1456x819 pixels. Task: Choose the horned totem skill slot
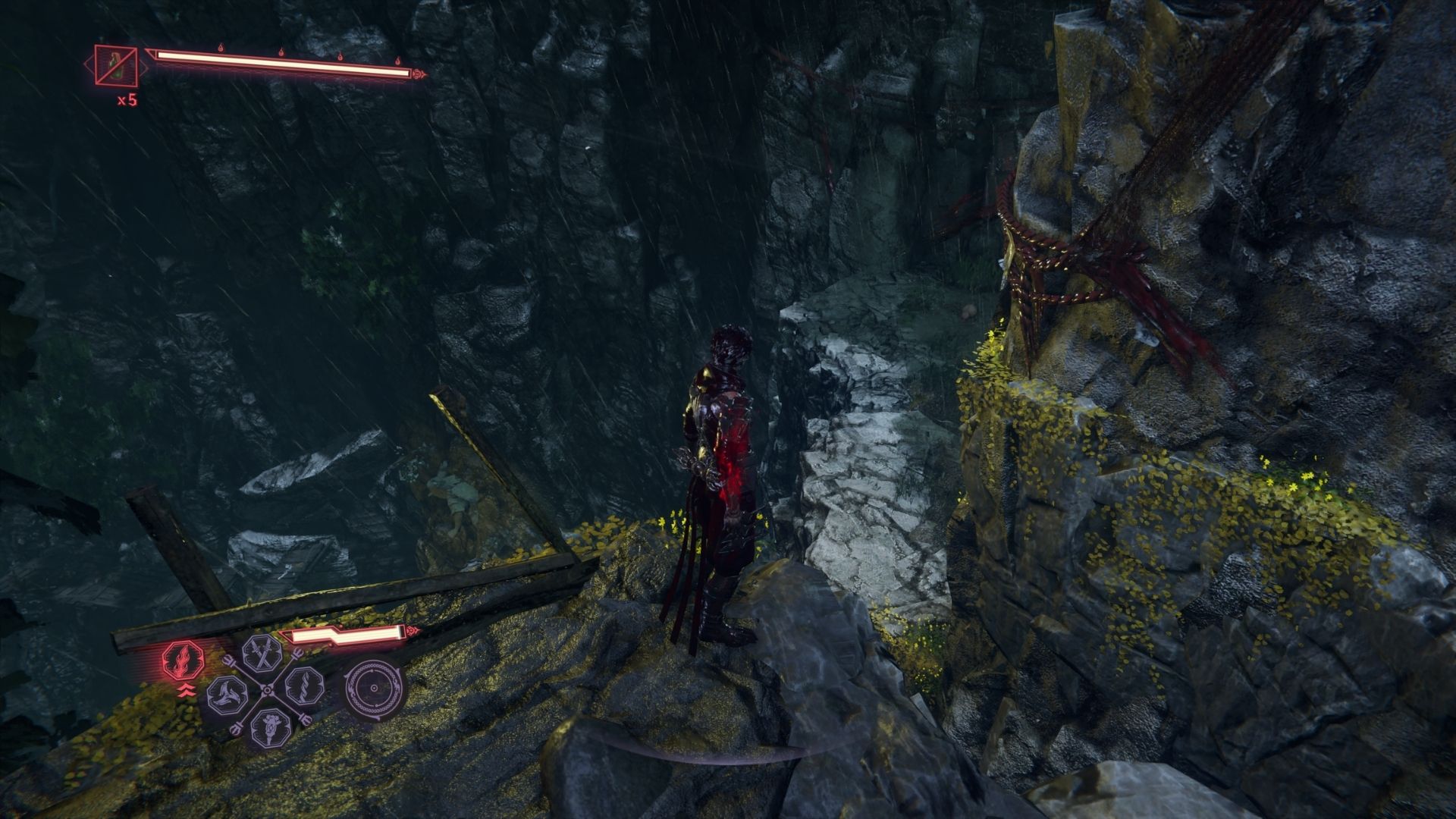click(x=269, y=727)
